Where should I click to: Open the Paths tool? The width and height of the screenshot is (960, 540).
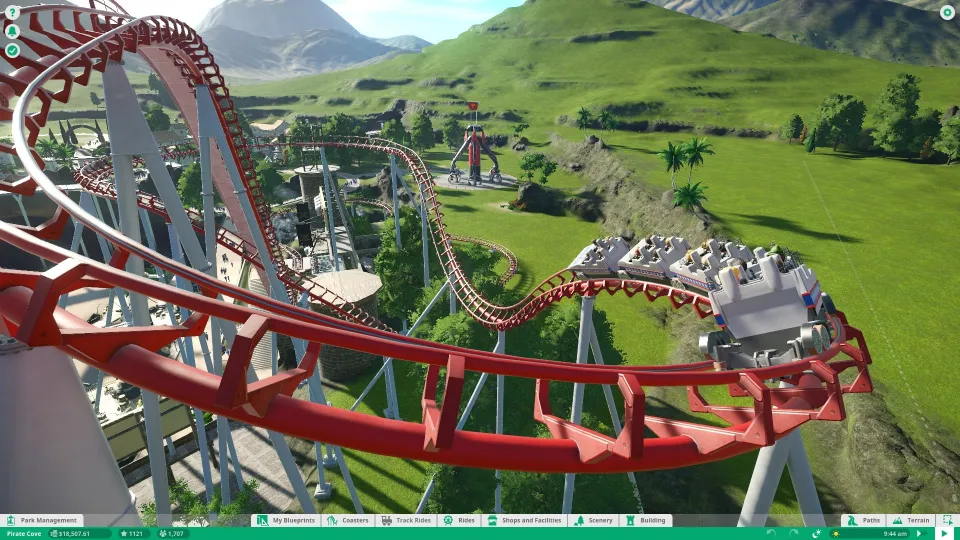(865, 520)
